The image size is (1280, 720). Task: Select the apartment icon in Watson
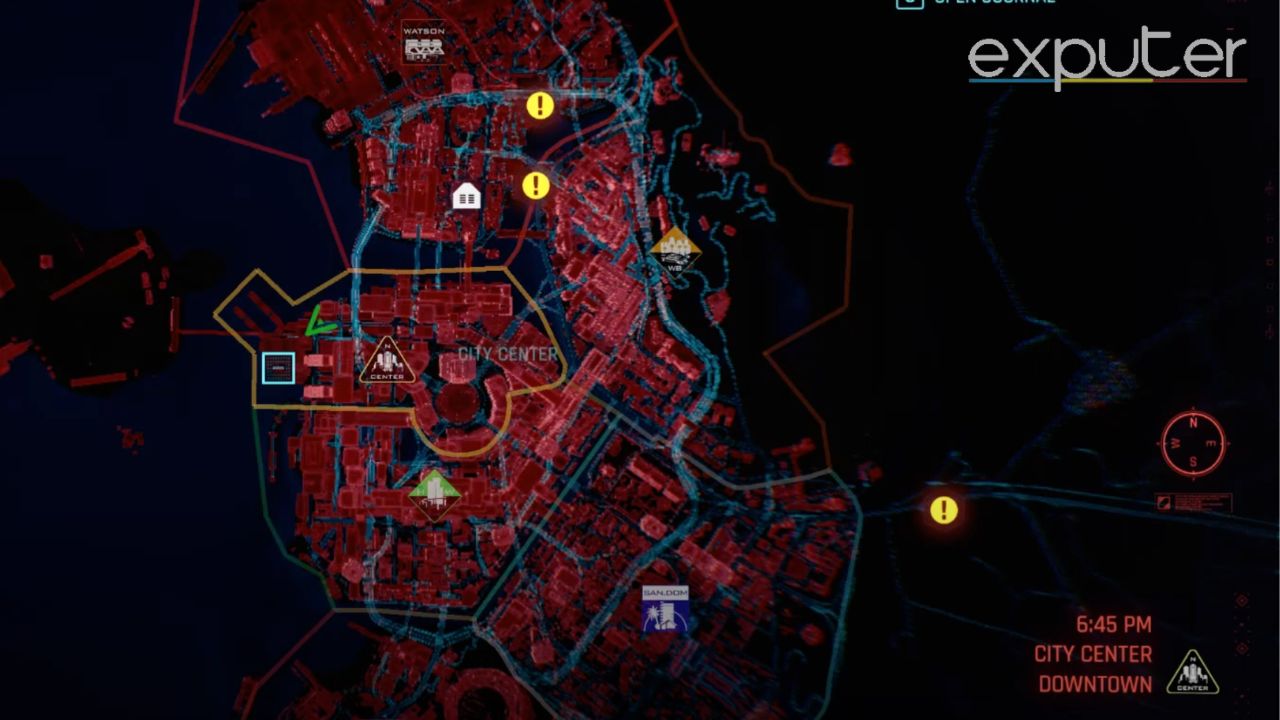click(466, 195)
